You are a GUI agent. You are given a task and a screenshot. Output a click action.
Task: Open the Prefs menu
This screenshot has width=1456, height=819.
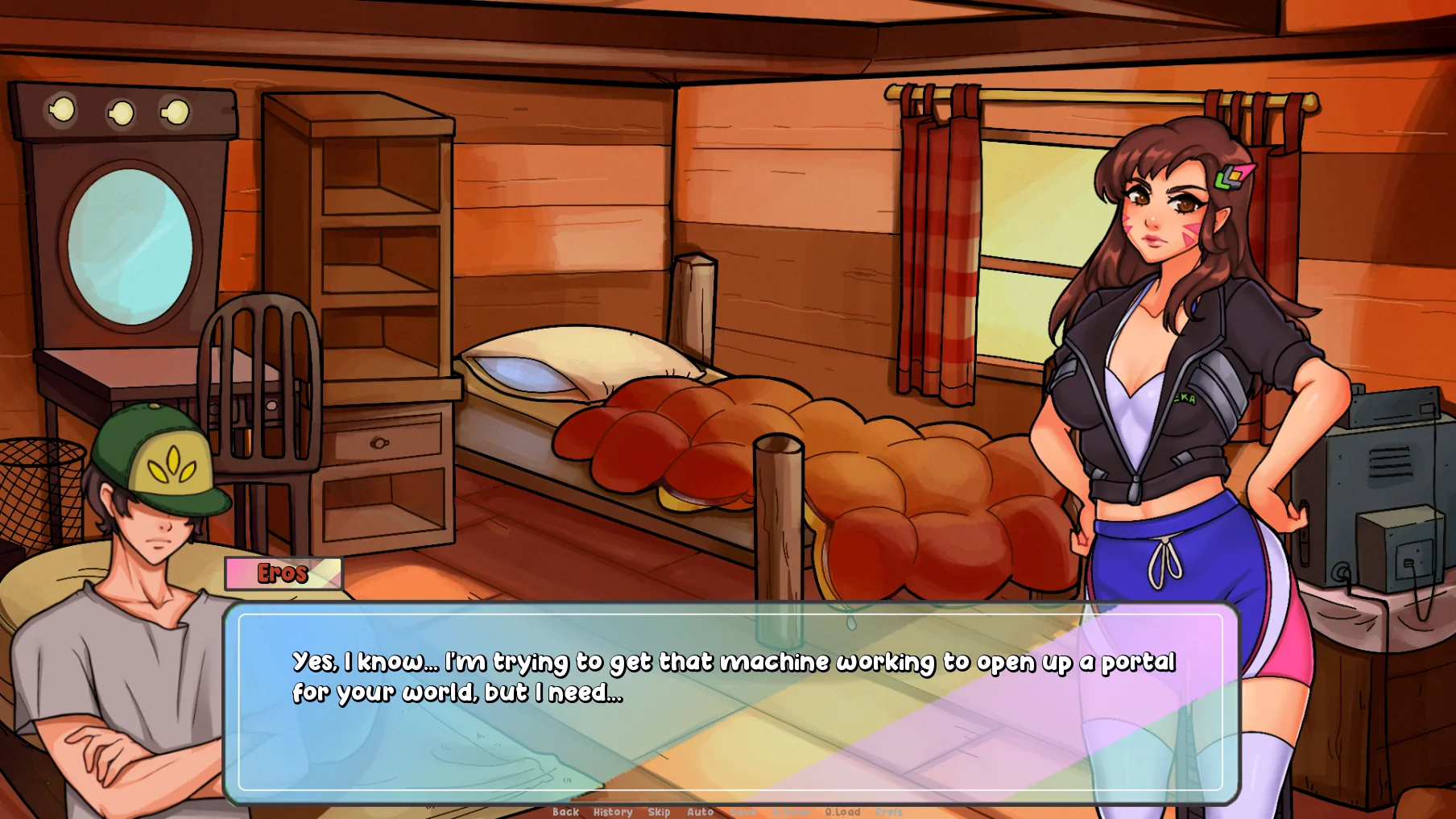click(889, 812)
